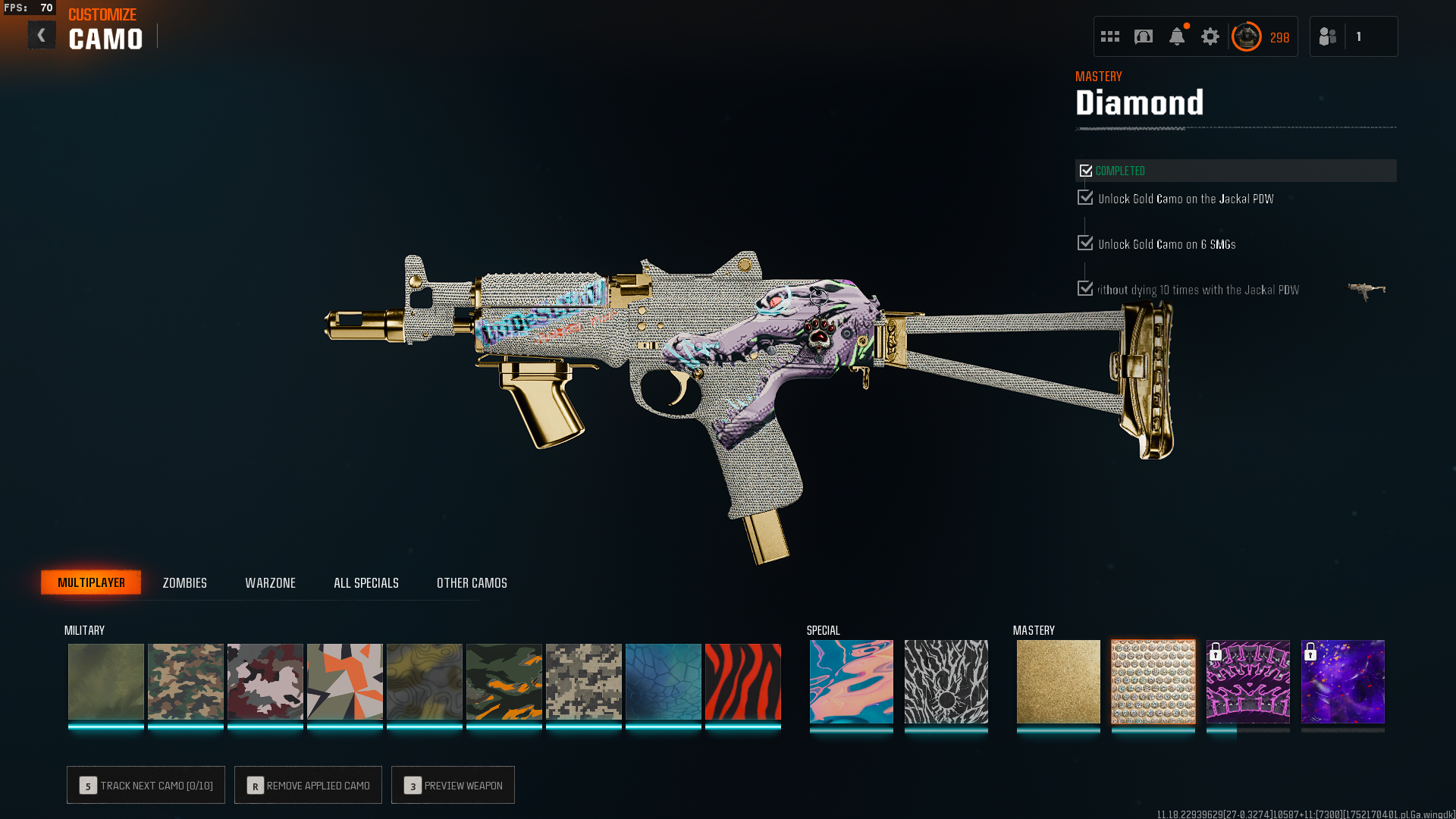Go back using the arrow button
Viewport: 1456px width, 819px height.
click(42, 36)
